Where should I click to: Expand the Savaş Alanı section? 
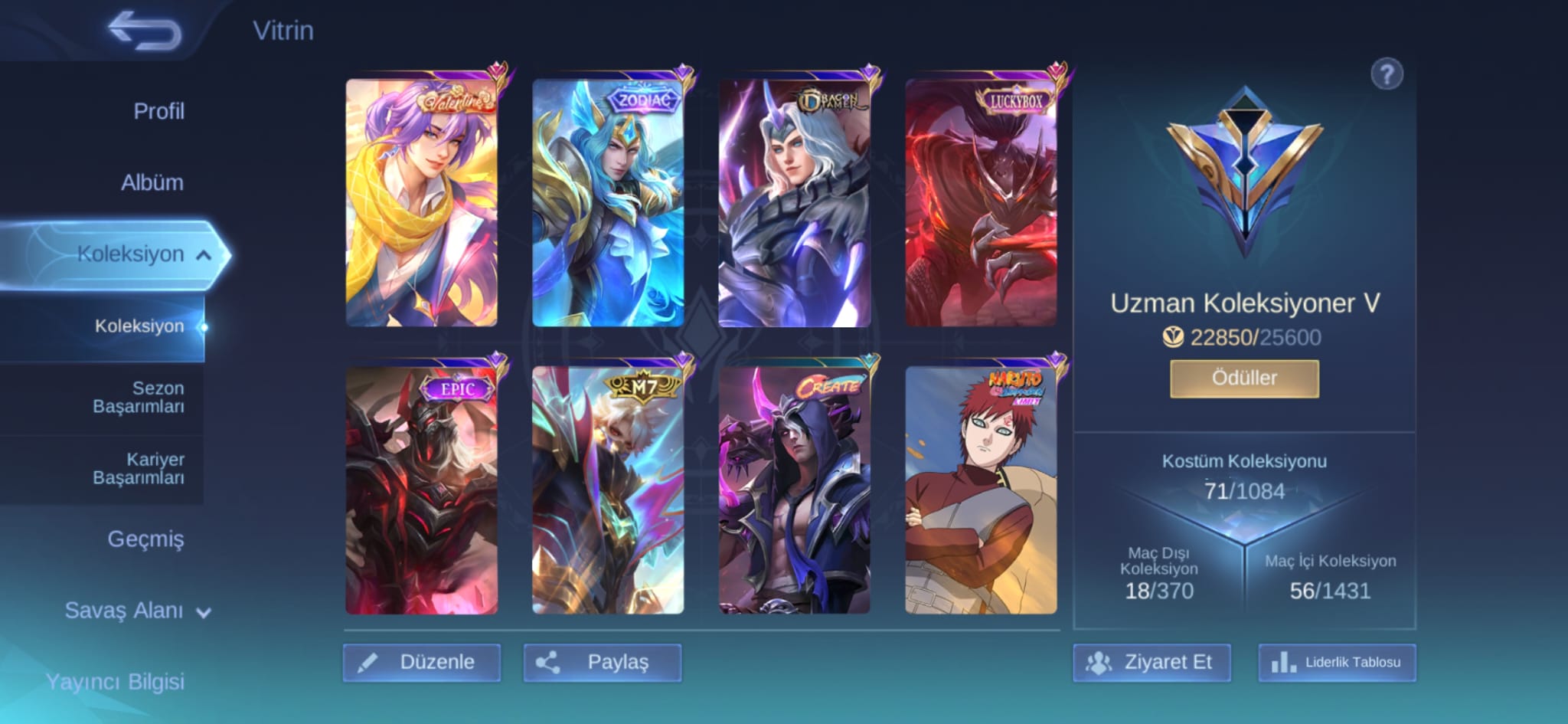(x=137, y=611)
